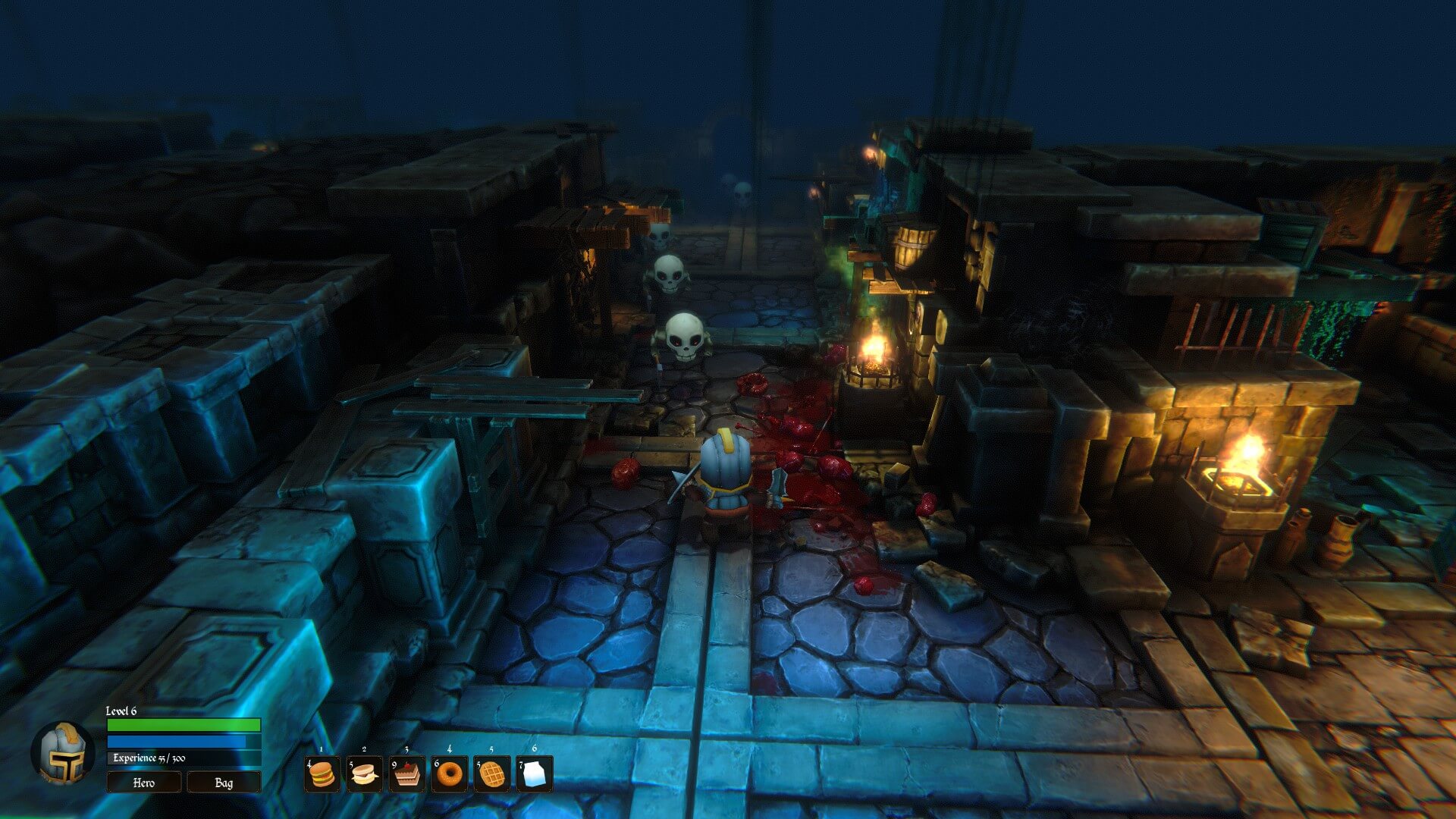Select the breakfast sandwich hotbar slot
The image size is (1456, 819).
[x=365, y=773]
